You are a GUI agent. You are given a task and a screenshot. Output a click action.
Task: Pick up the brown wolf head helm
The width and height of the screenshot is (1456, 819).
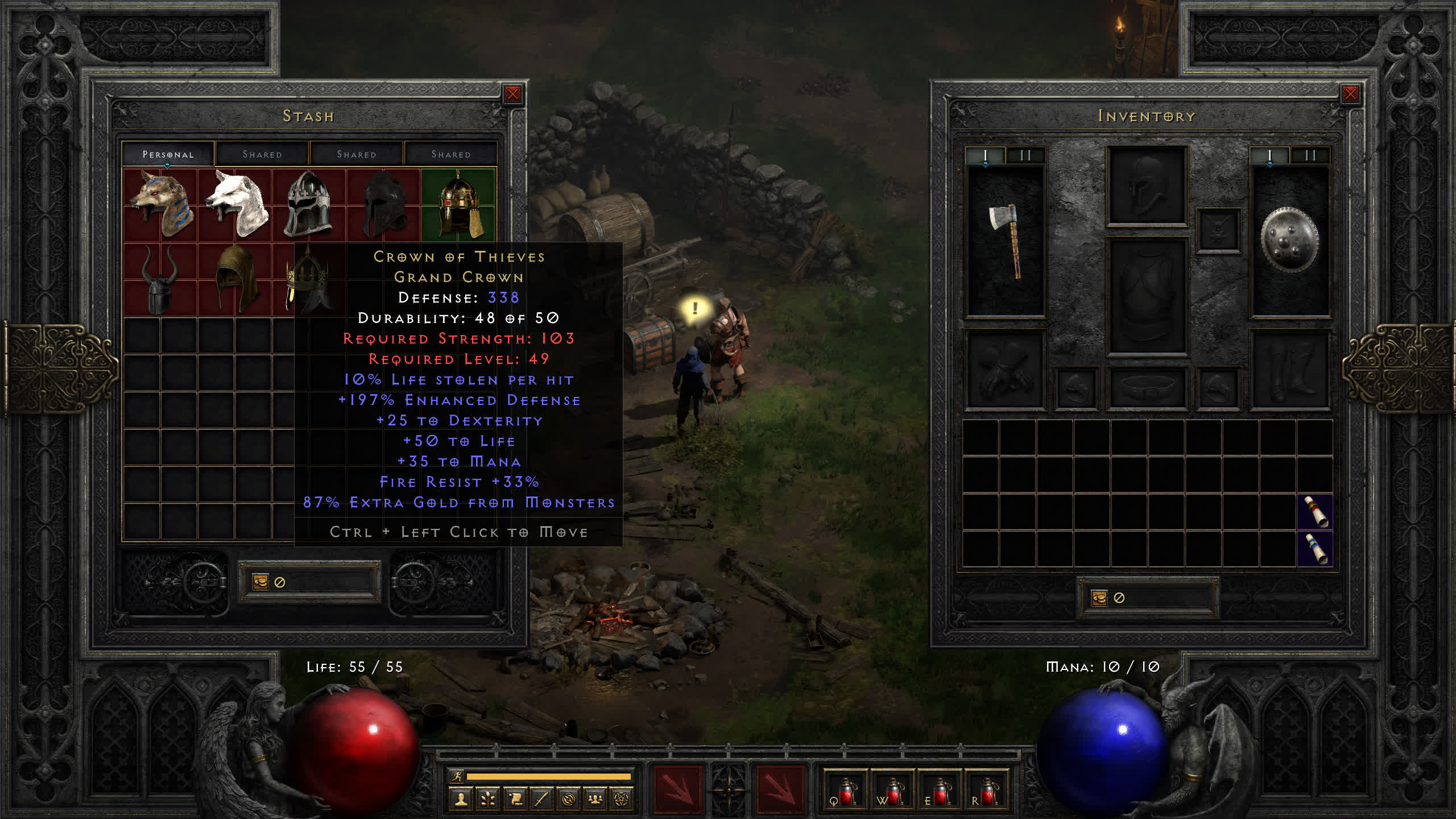(x=160, y=204)
